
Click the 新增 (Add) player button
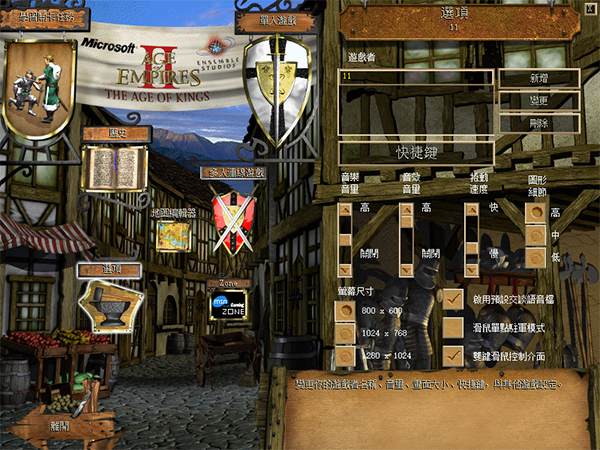click(x=541, y=78)
